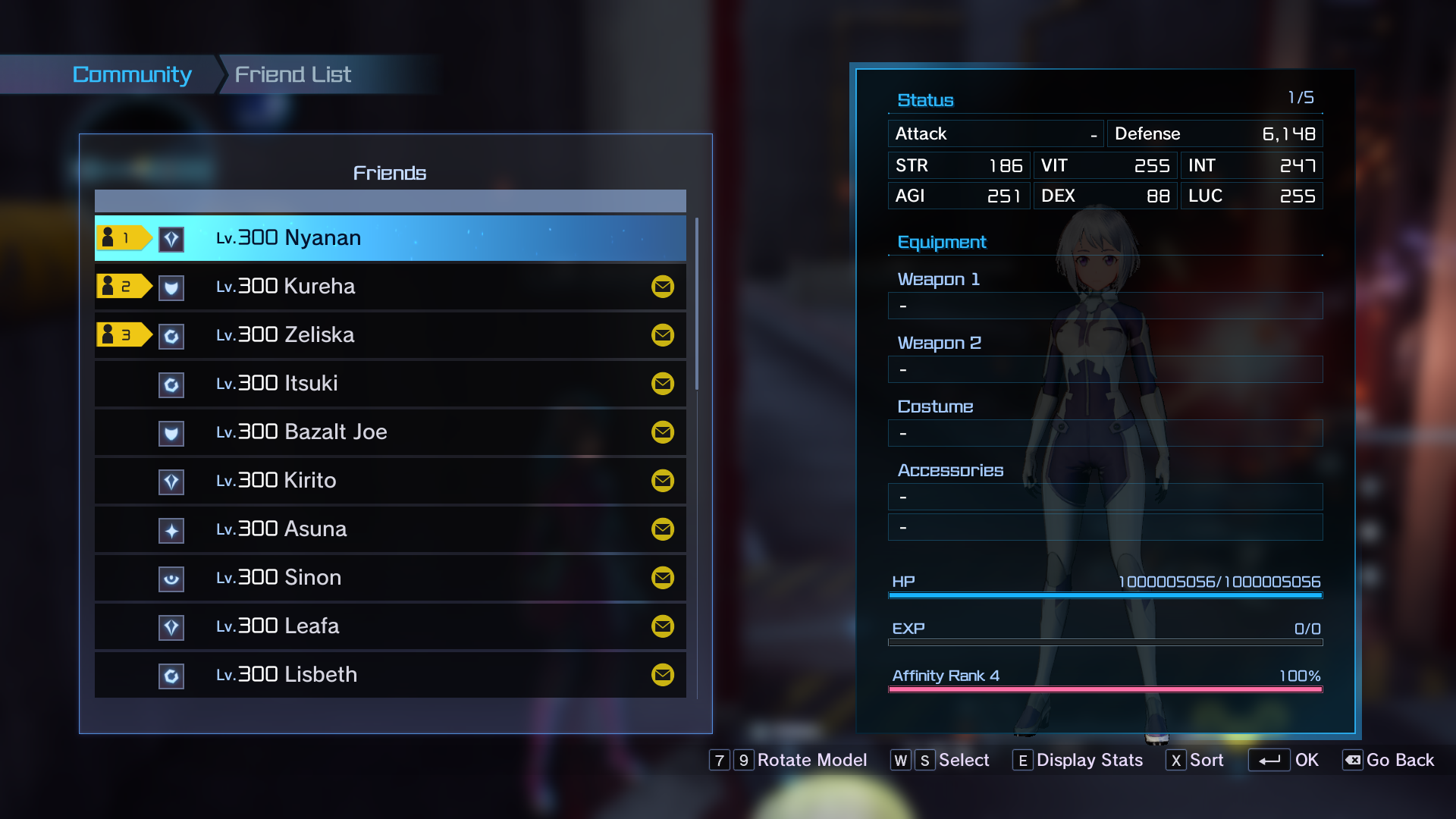Choose the Kureha friend row
This screenshot has width=1456, height=819.
(390, 287)
